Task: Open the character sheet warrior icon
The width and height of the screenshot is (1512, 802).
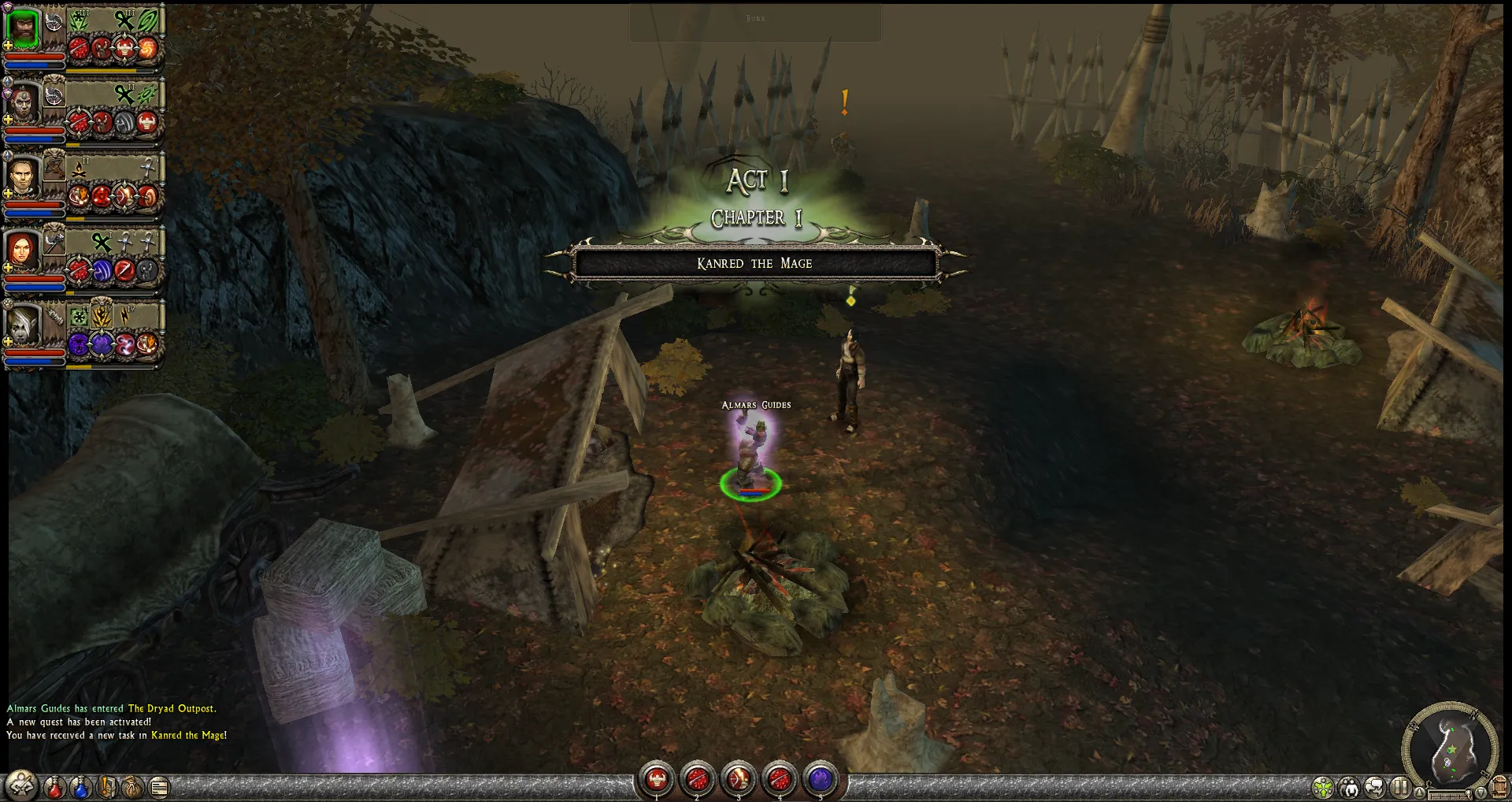Action: [21, 785]
